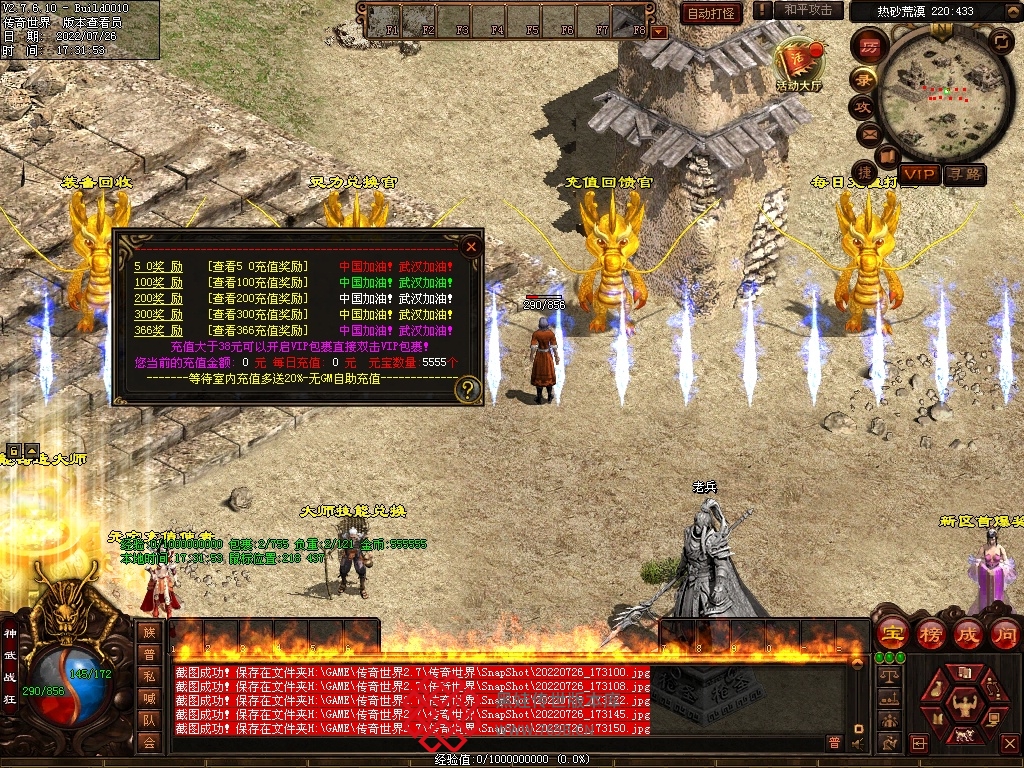Image resolution: width=1024 pixels, height=768 pixels.
Task: Click the minimap refresh arrows button
Action: click(x=1000, y=41)
